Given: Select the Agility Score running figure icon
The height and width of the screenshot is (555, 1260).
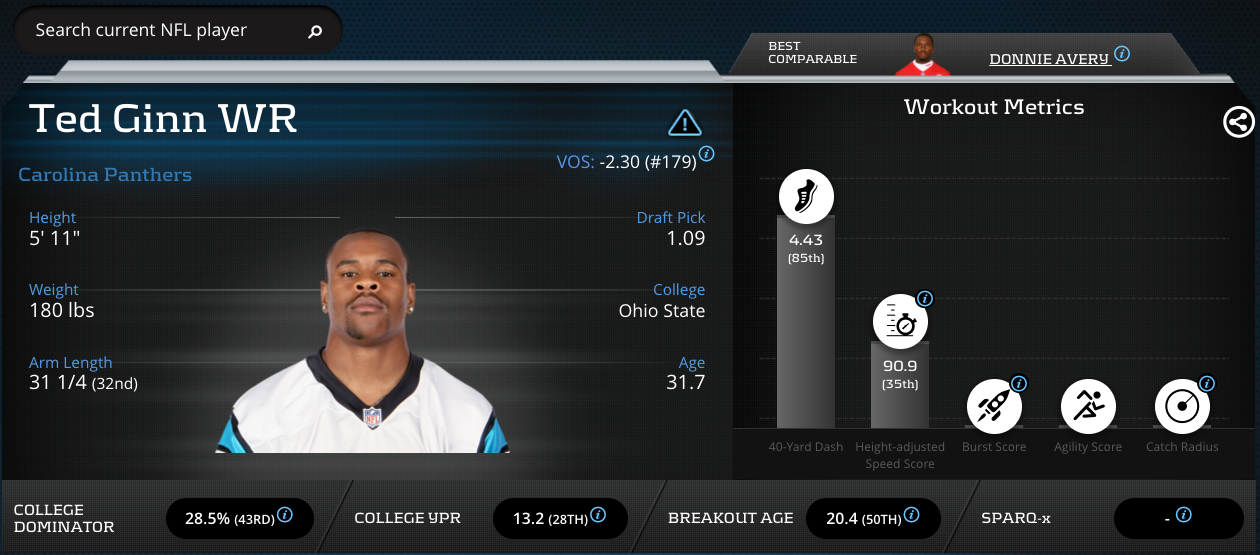Looking at the screenshot, I should coord(1088,406).
